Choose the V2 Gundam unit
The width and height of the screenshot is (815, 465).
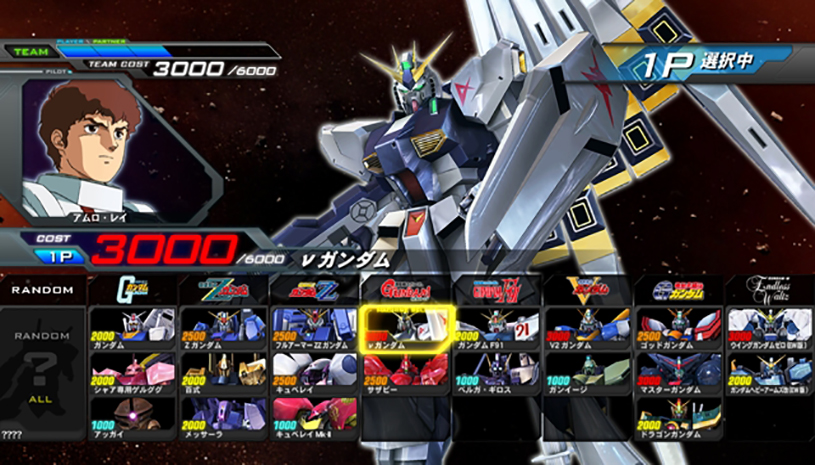pos(588,327)
